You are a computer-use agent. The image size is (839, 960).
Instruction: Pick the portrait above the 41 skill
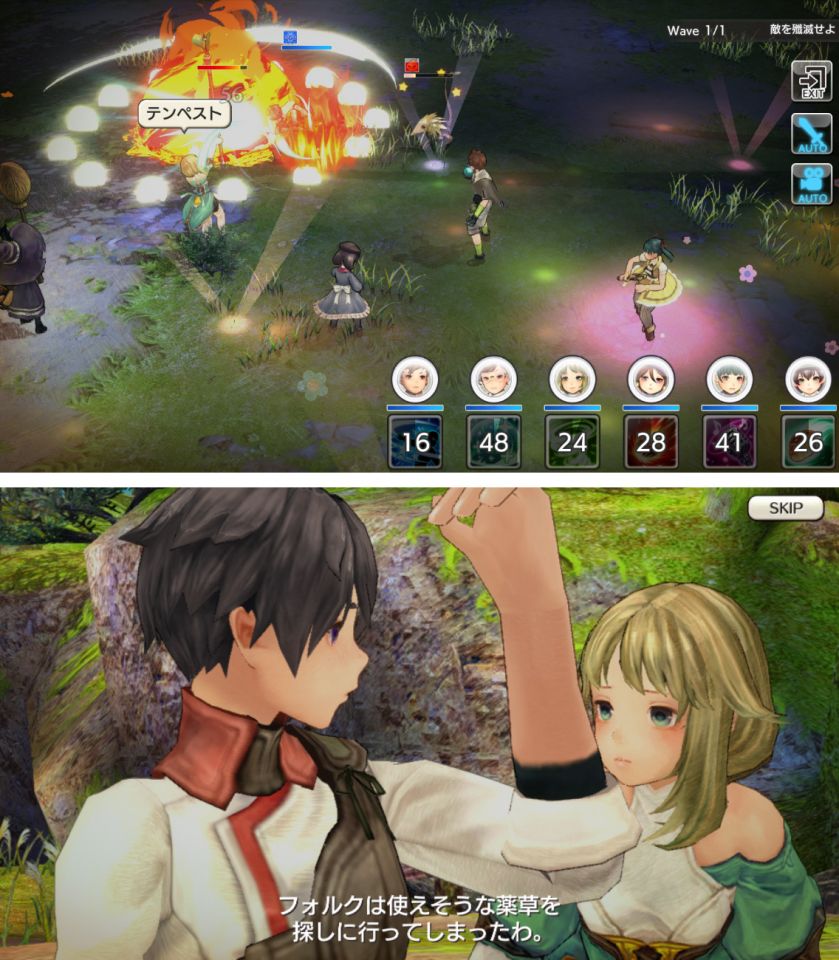coord(729,379)
